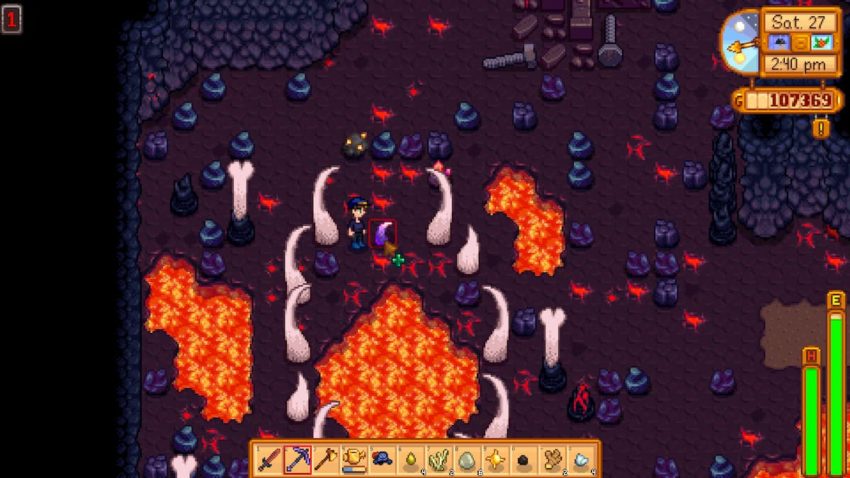Choose the axe from the toolbar

(325, 459)
